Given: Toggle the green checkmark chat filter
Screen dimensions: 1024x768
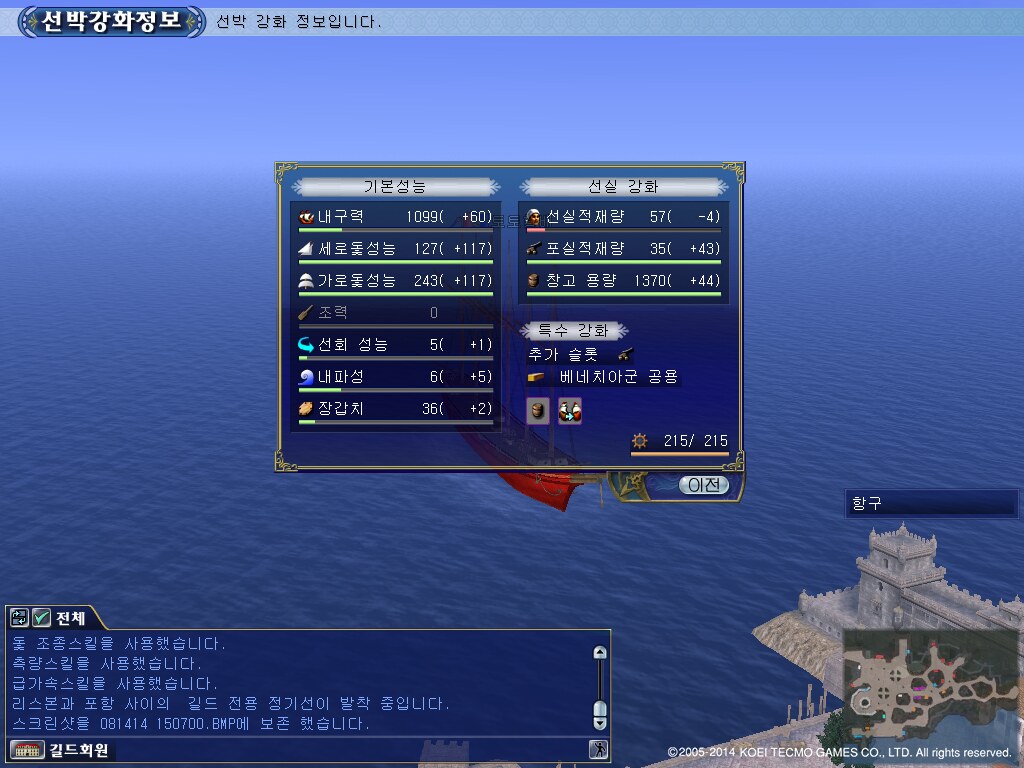Looking at the screenshot, I should (41, 618).
